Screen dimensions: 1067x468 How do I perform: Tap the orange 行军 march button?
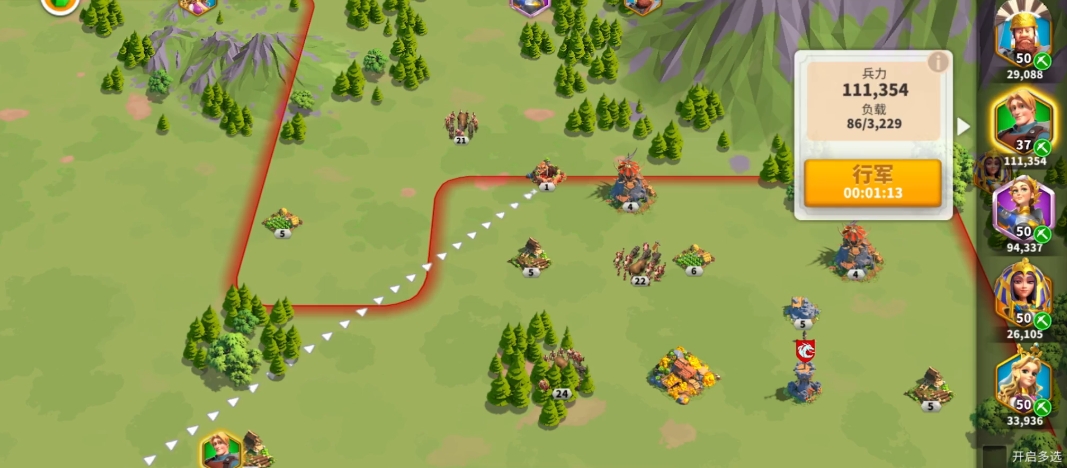click(x=872, y=183)
